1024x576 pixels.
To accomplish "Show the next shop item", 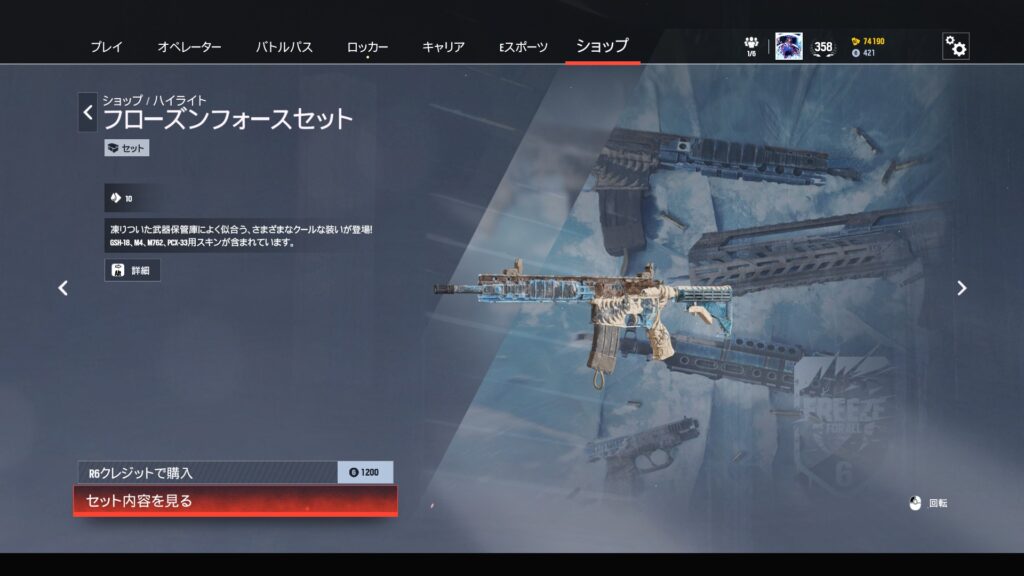I will pyautogui.click(x=961, y=288).
